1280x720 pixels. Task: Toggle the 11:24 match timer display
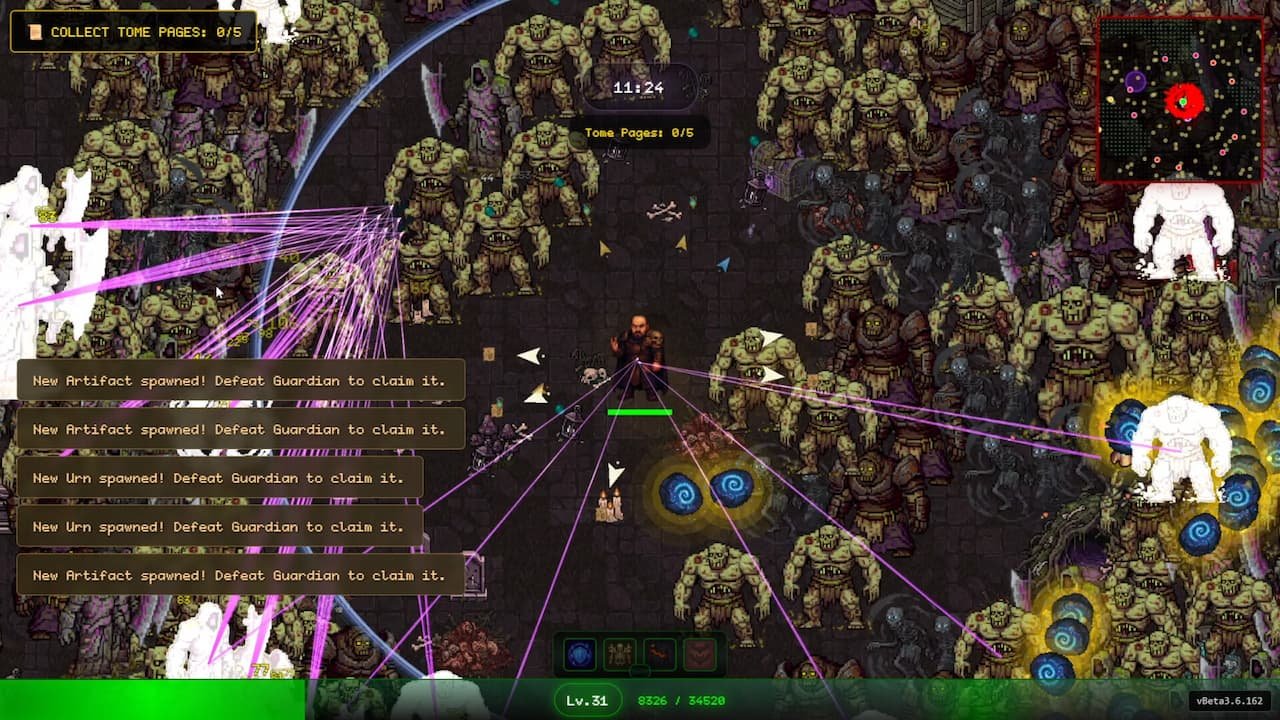638,87
